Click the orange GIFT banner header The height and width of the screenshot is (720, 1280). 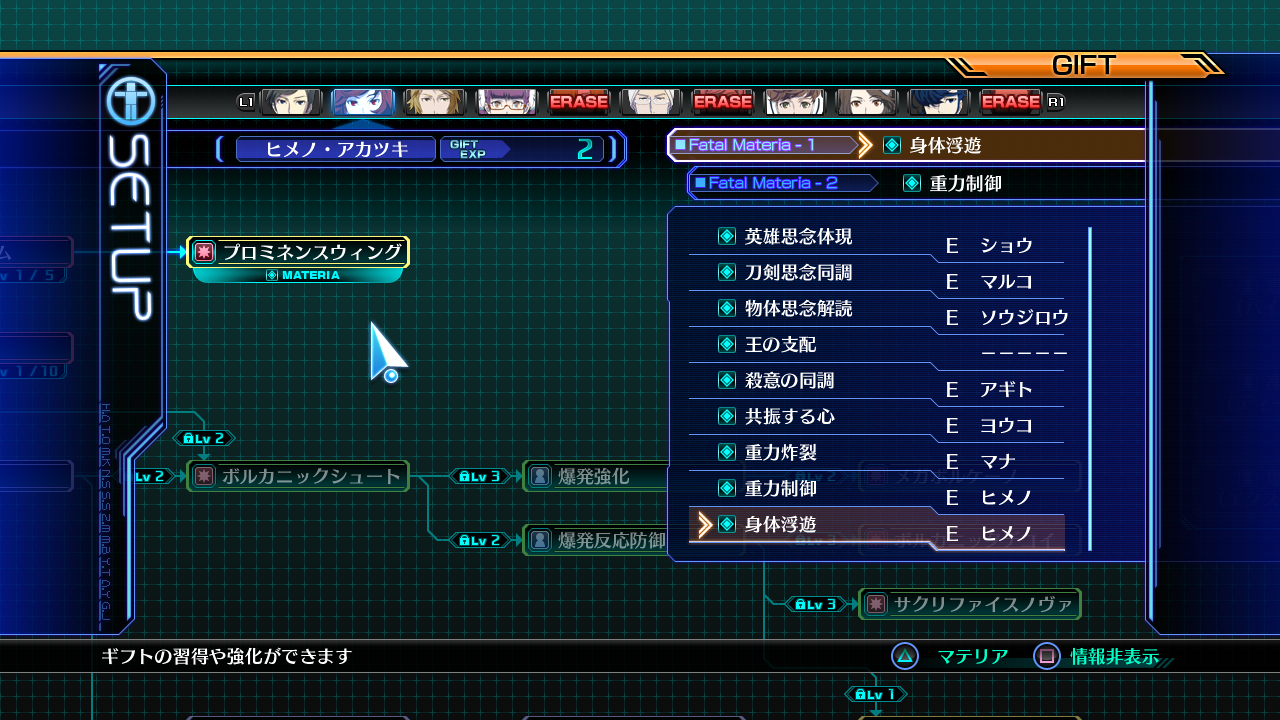1083,66
